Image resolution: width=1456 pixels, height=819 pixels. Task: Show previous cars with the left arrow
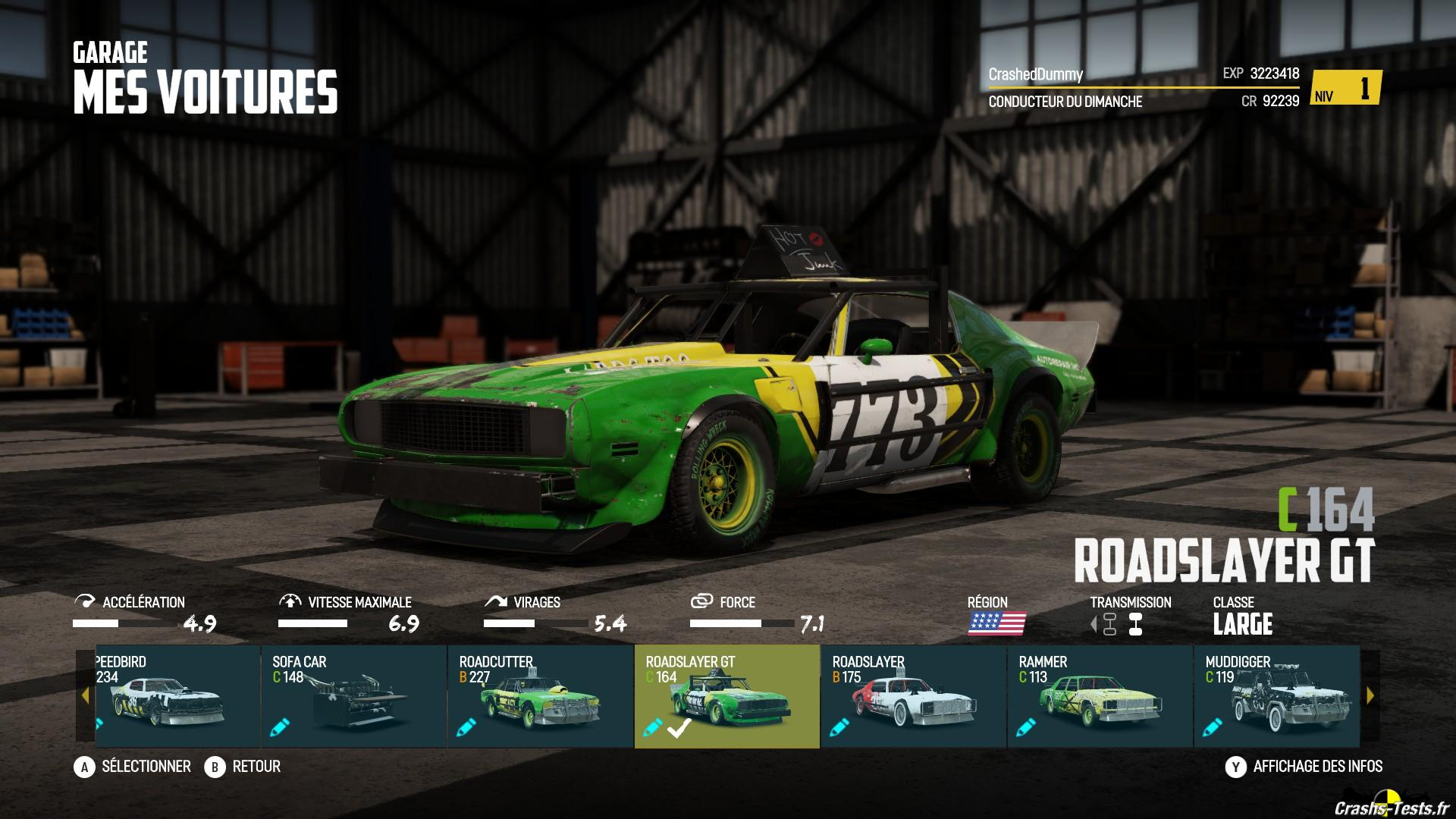(x=85, y=695)
